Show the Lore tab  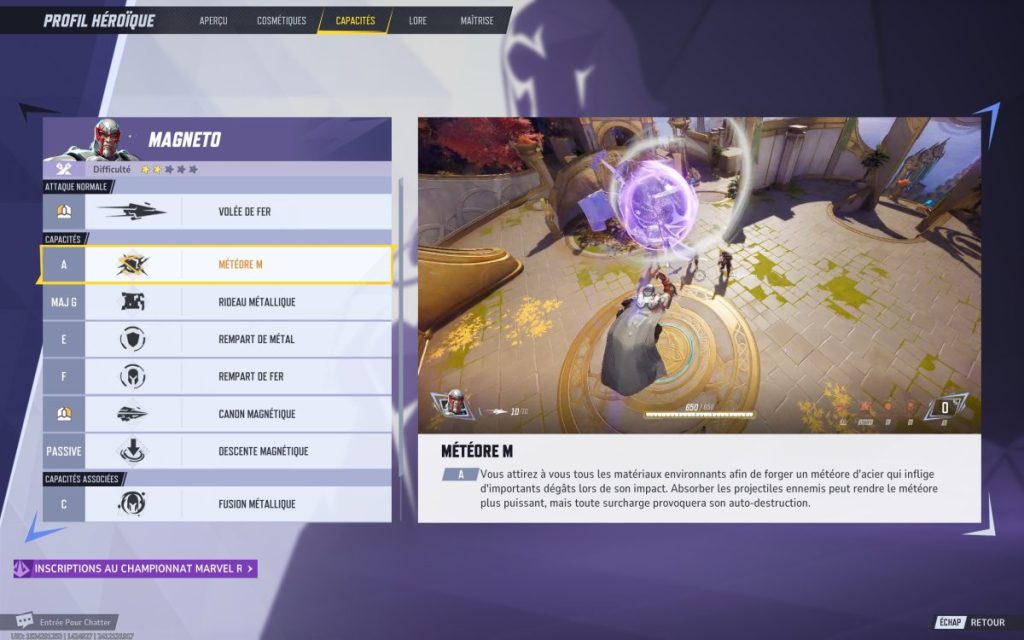pos(418,20)
